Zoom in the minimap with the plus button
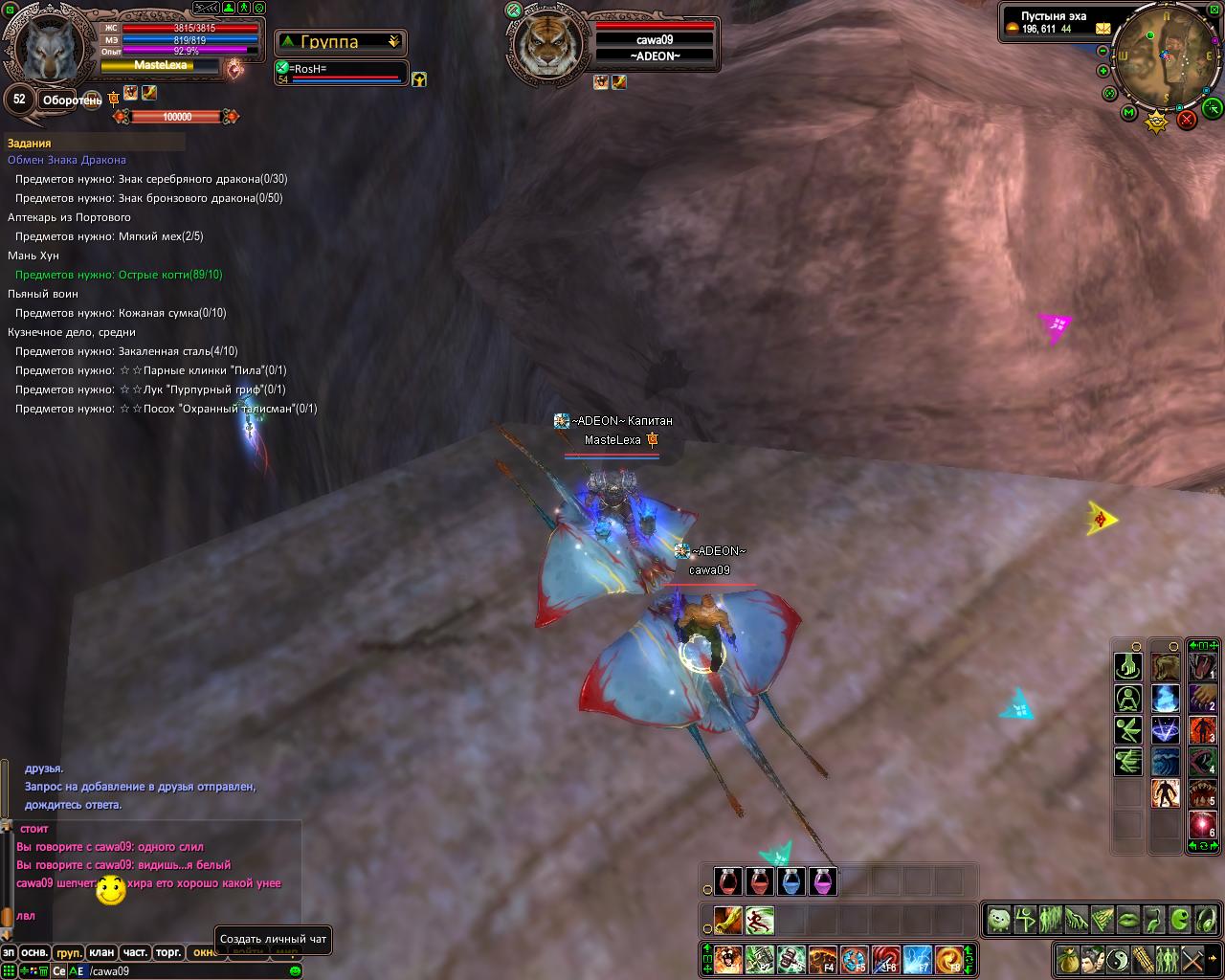Screen dimensions: 1225x980 (x=1103, y=71)
